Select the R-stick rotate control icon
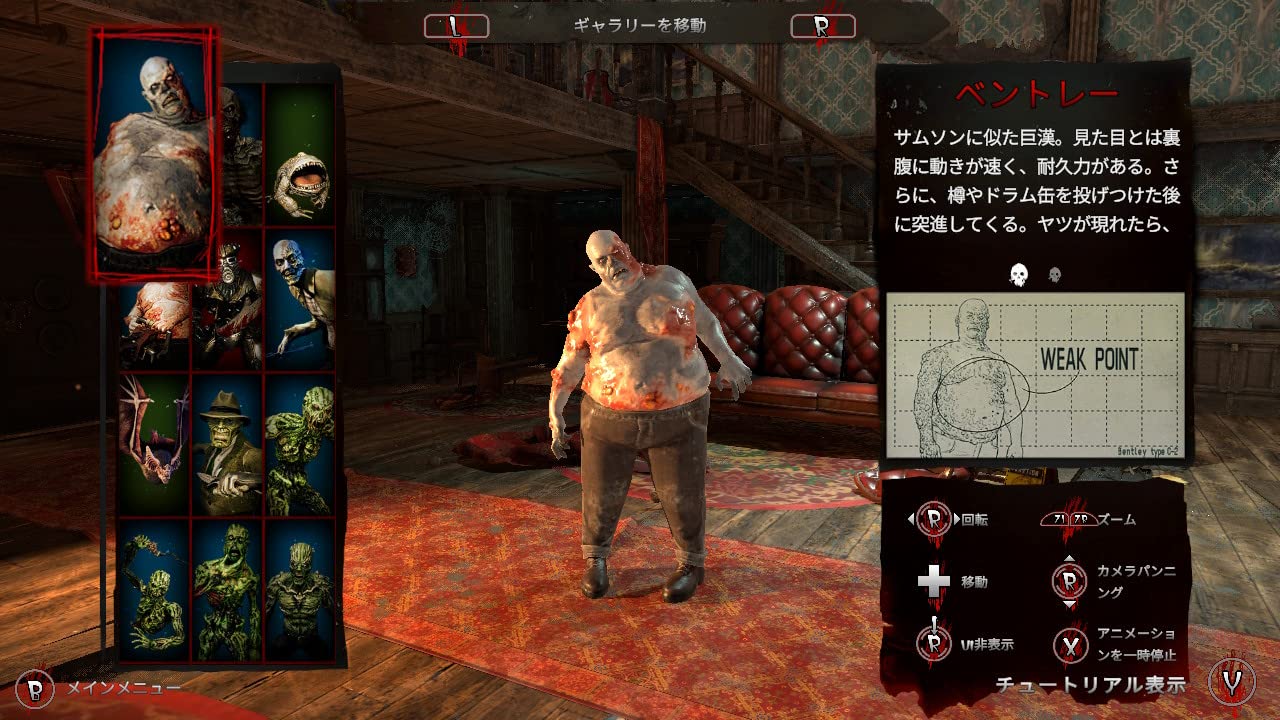This screenshot has height=720, width=1280. coord(935,518)
